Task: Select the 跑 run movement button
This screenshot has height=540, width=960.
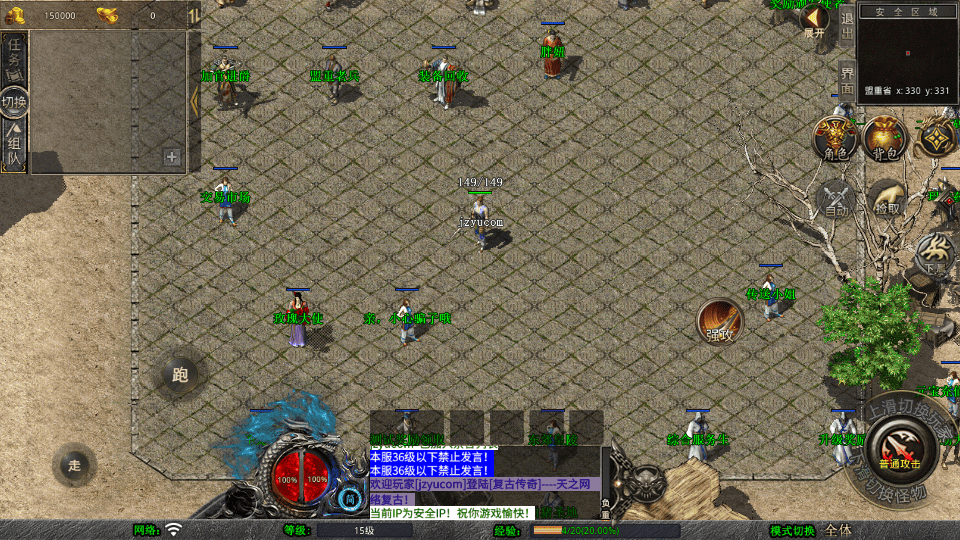Action: pyautogui.click(x=180, y=375)
